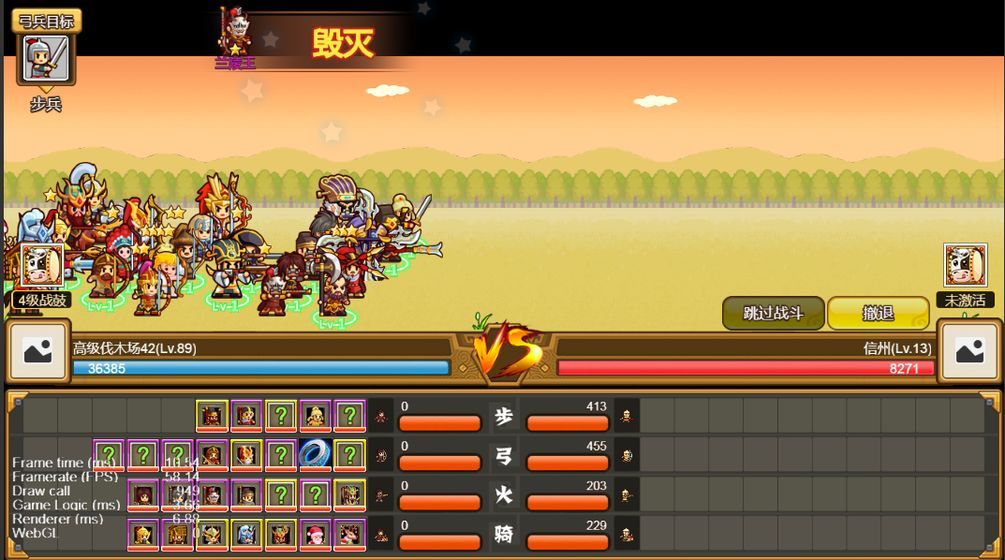Click the 骑 cavalry row label

point(503,535)
